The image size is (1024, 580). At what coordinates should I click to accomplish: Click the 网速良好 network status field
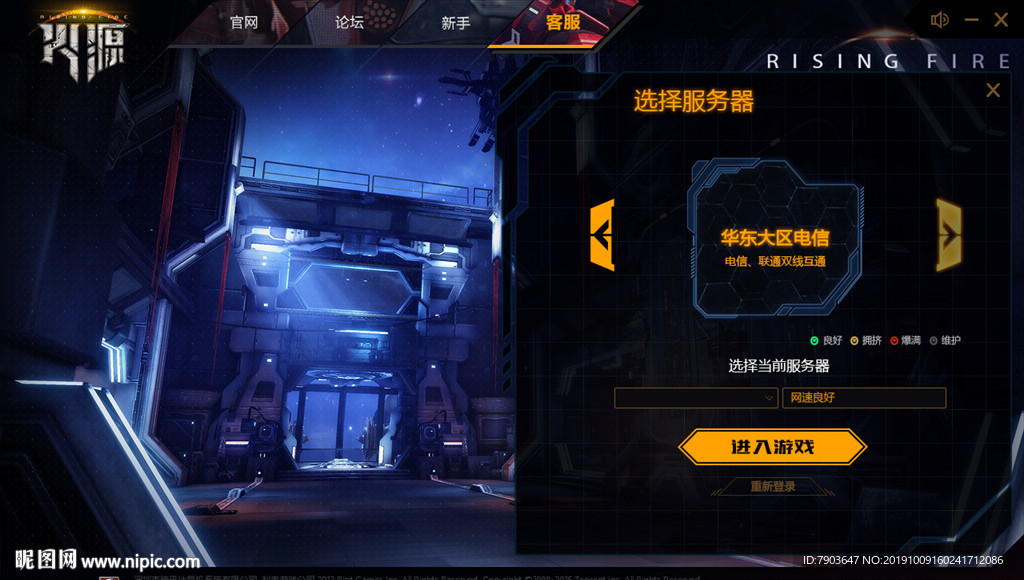coord(864,398)
